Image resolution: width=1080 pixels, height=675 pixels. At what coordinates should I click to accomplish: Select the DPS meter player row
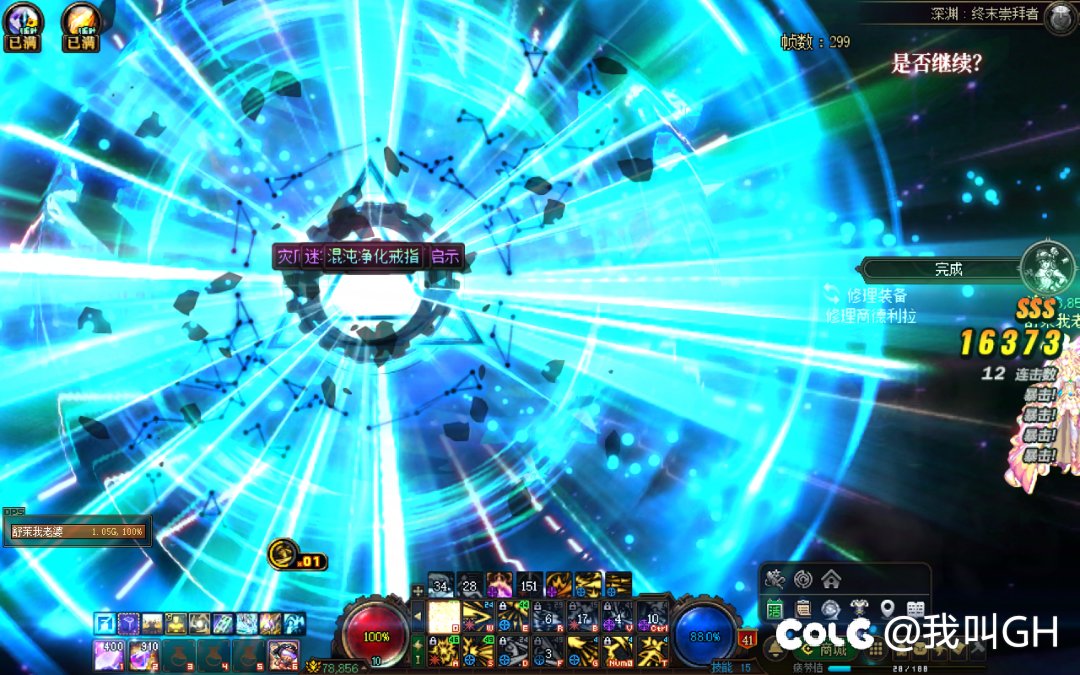pos(77,532)
